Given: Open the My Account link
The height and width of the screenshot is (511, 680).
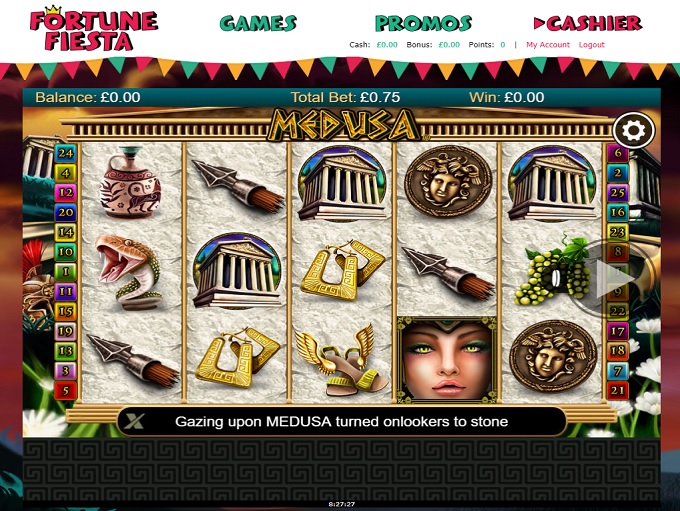Looking at the screenshot, I should [x=548, y=45].
